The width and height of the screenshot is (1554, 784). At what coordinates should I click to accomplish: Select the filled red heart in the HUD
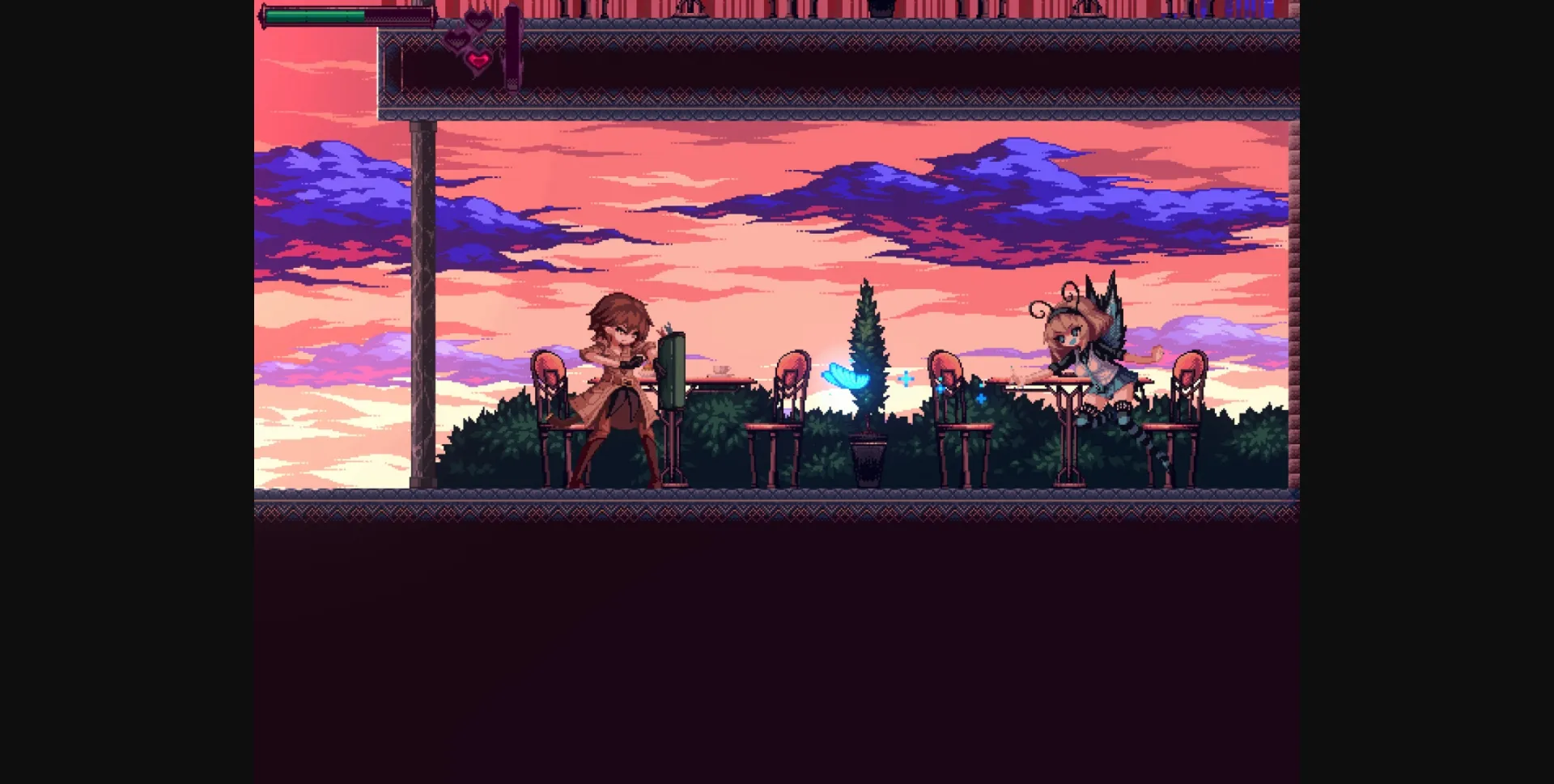tap(478, 59)
